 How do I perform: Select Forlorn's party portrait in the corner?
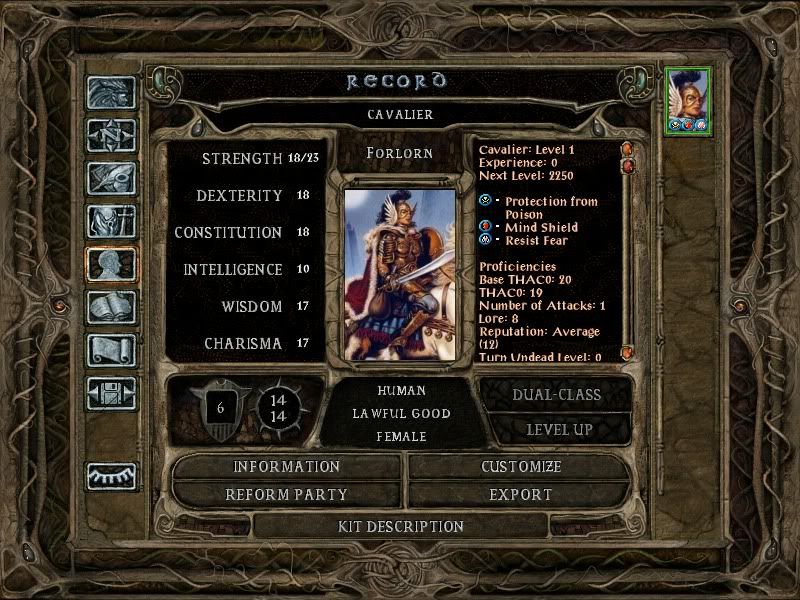(x=688, y=100)
